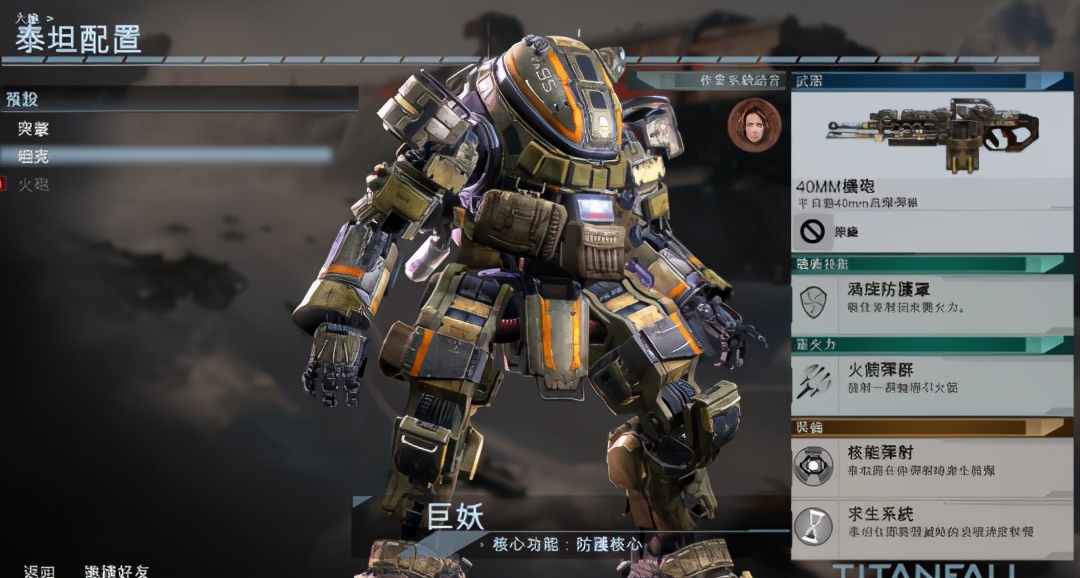Choose the 求生系統 kit slot
Screen dimensions: 1080x578
(932, 523)
